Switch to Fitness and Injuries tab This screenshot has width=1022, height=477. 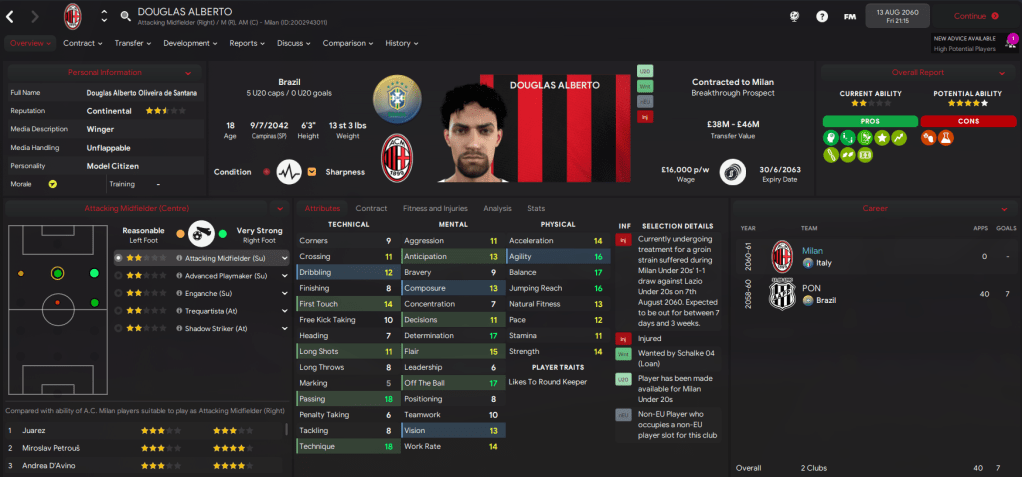[x=434, y=208]
